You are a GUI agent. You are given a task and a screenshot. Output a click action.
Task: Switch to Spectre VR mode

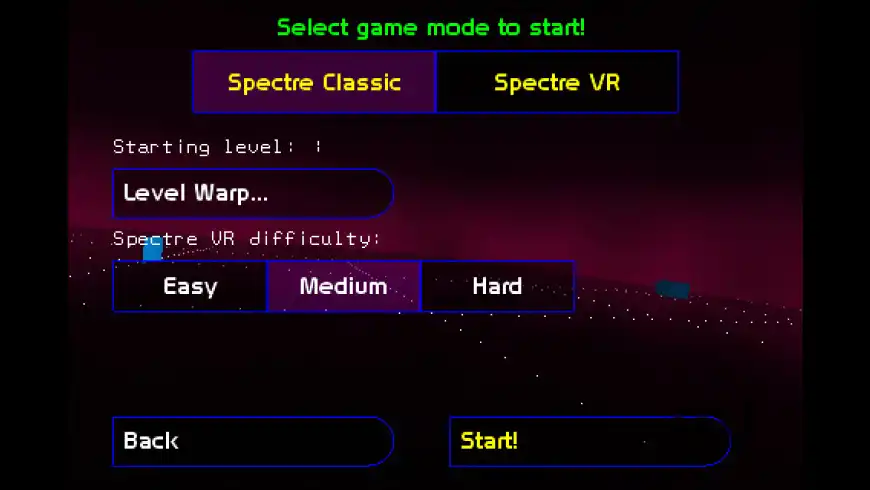tap(557, 82)
